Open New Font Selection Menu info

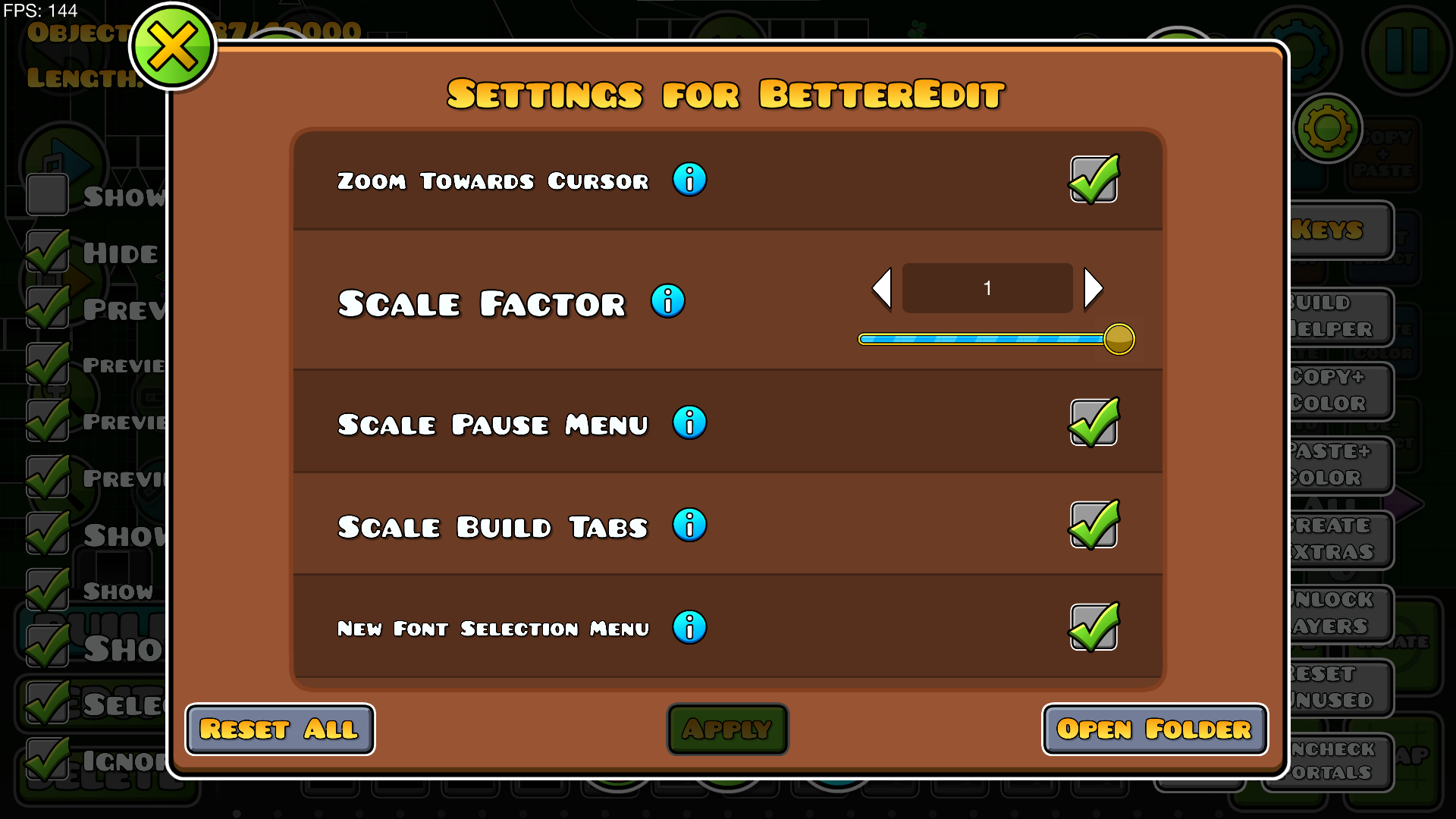[689, 627]
